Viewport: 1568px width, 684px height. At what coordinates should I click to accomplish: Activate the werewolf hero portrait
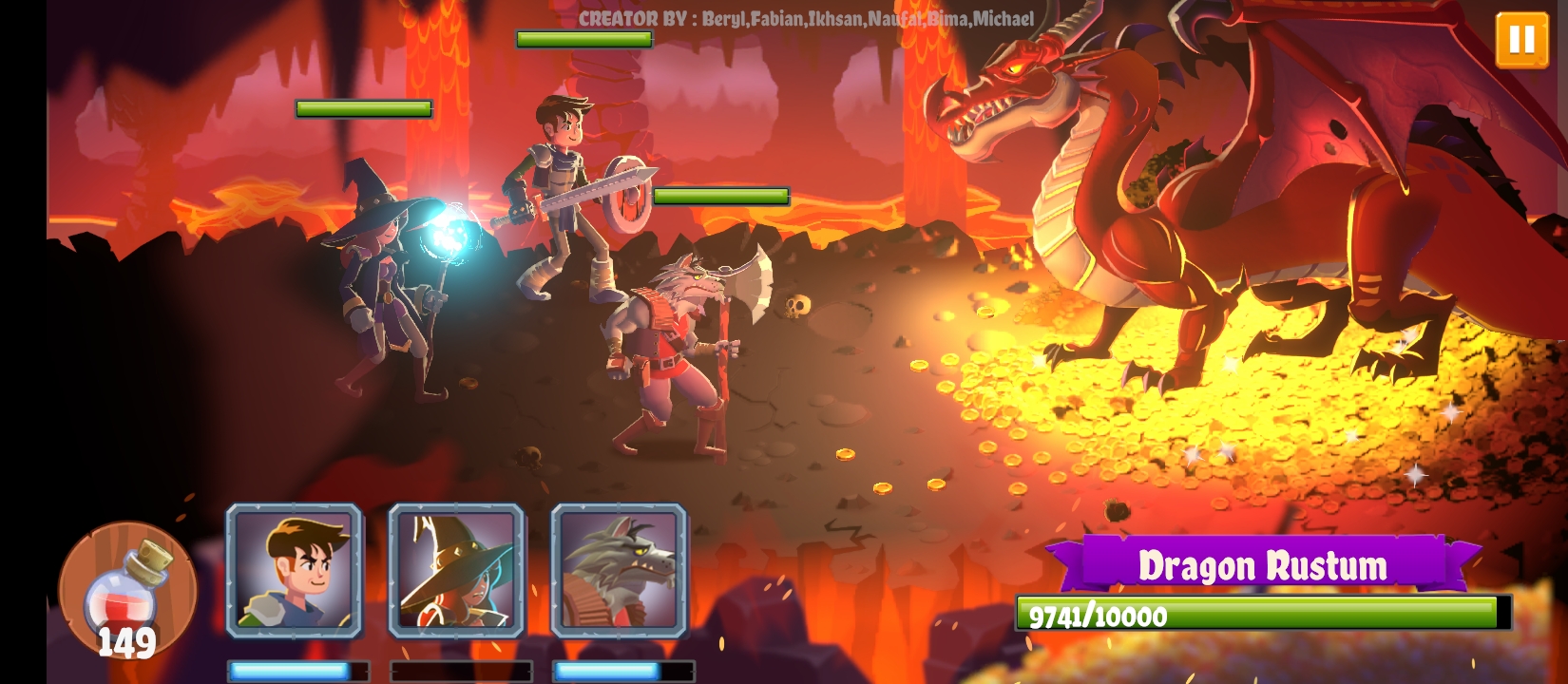coord(619,570)
